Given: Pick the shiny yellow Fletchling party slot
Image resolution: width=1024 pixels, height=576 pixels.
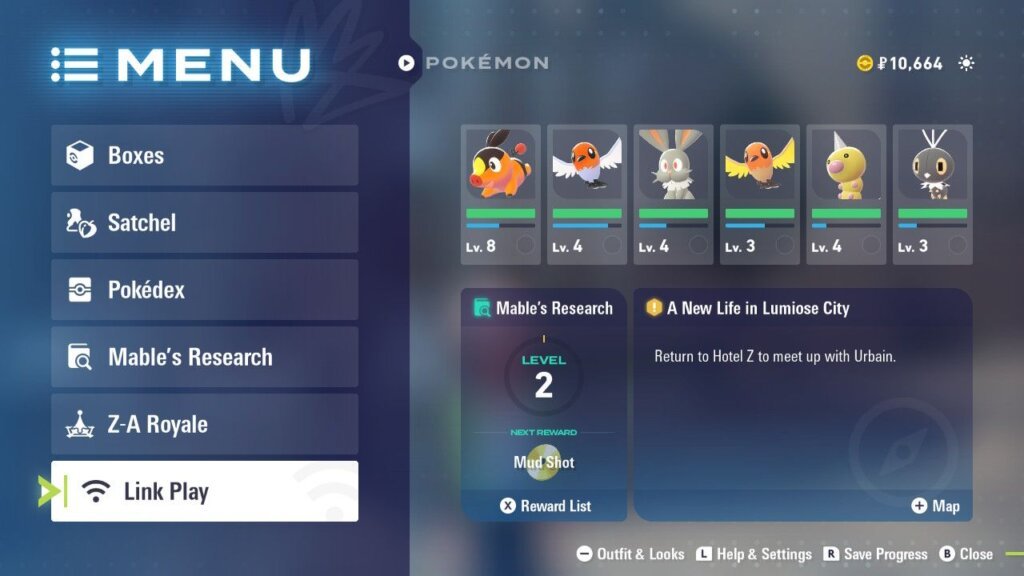Looking at the screenshot, I should 759,194.
